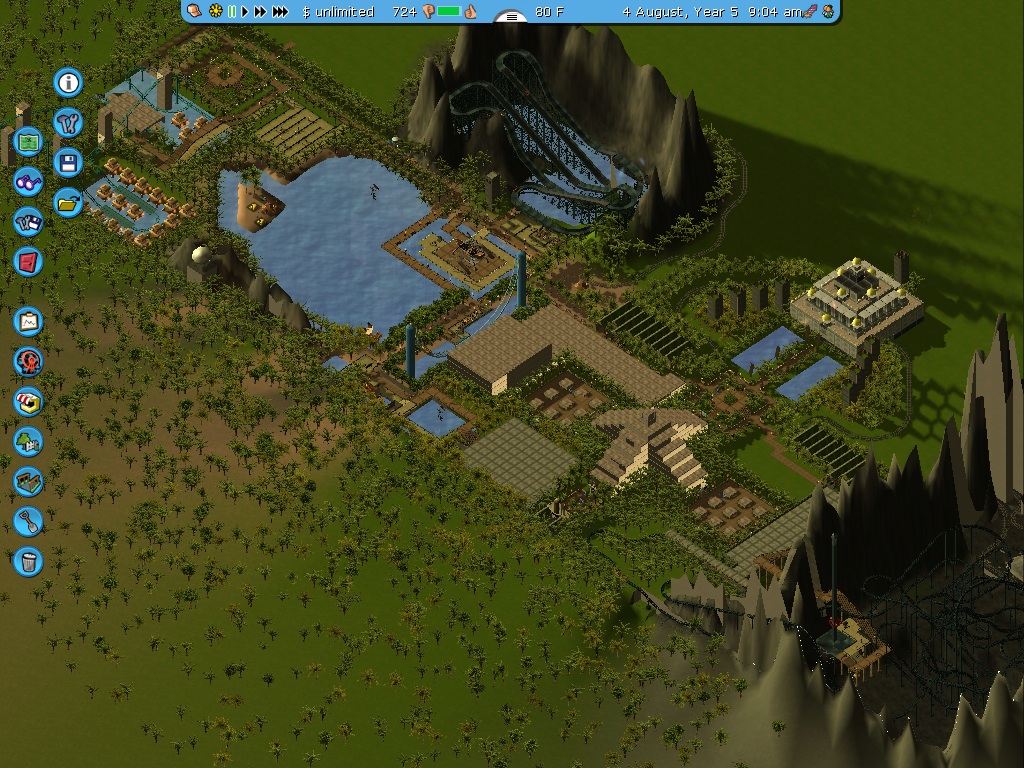Open game options wrench icon
Image resolution: width=1024 pixels, height=768 pixels.
[x=68, y=122]
